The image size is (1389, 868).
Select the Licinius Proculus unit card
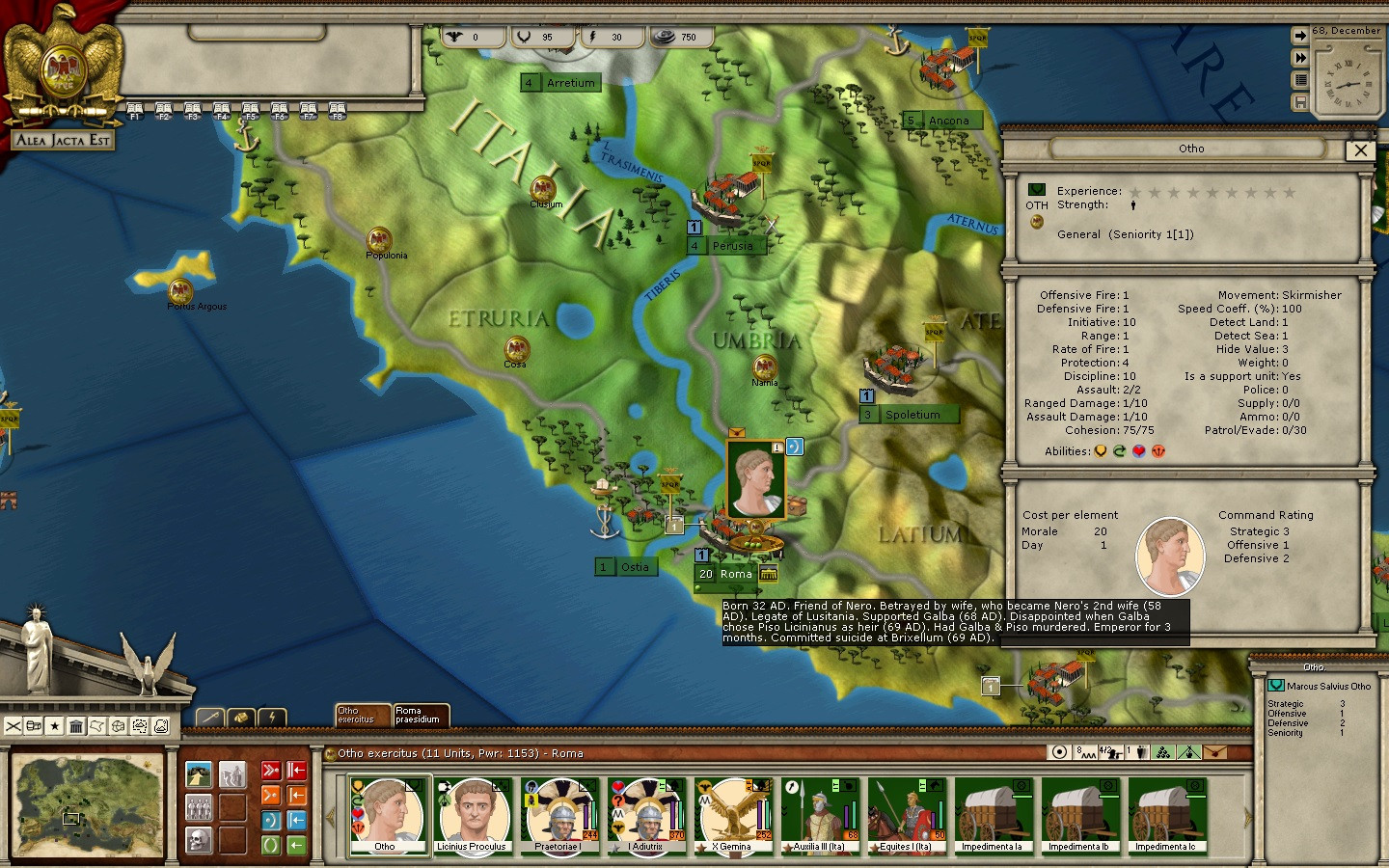click(473, 816)
